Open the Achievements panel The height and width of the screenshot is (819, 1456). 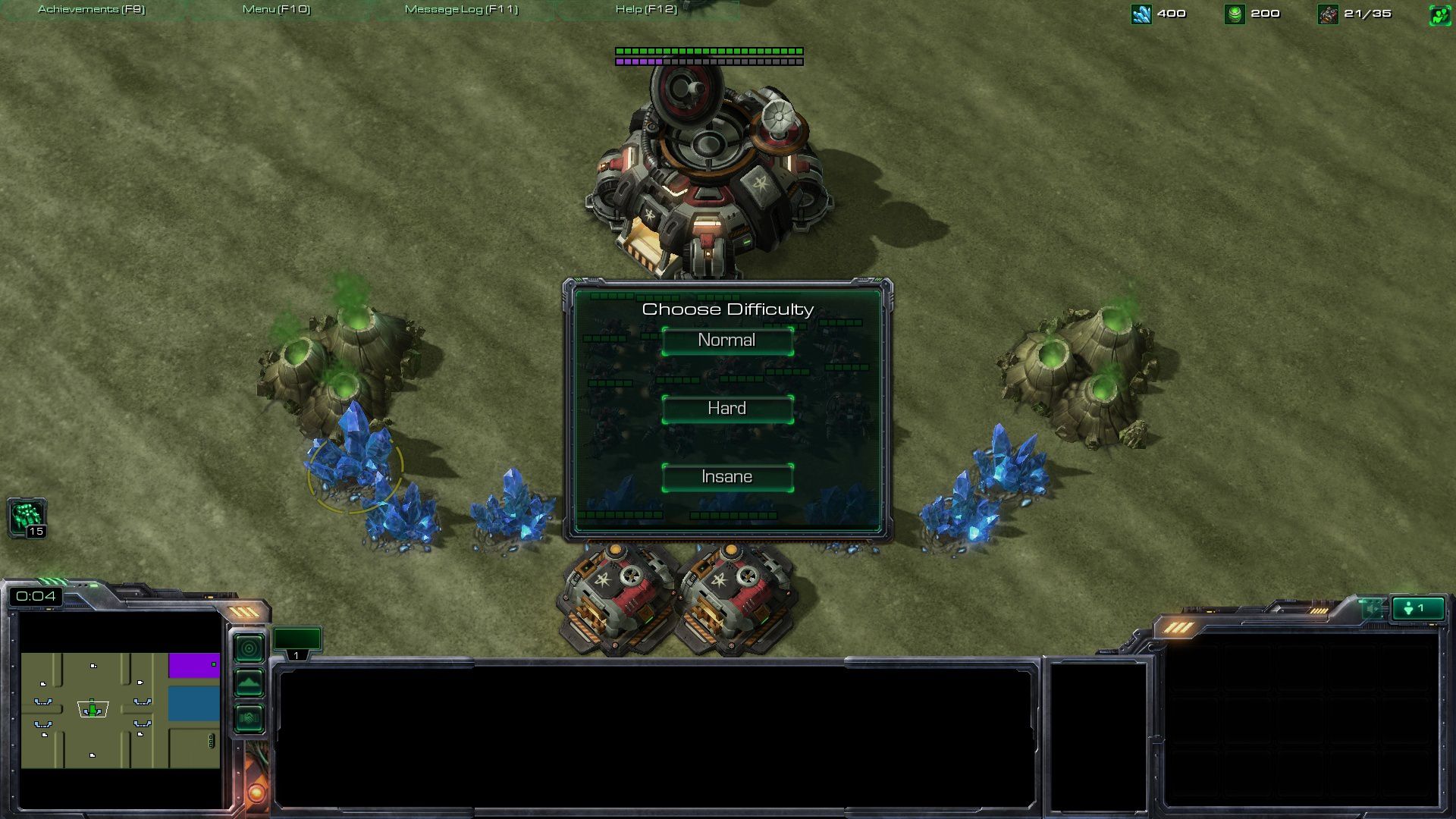tap(91, 9)
